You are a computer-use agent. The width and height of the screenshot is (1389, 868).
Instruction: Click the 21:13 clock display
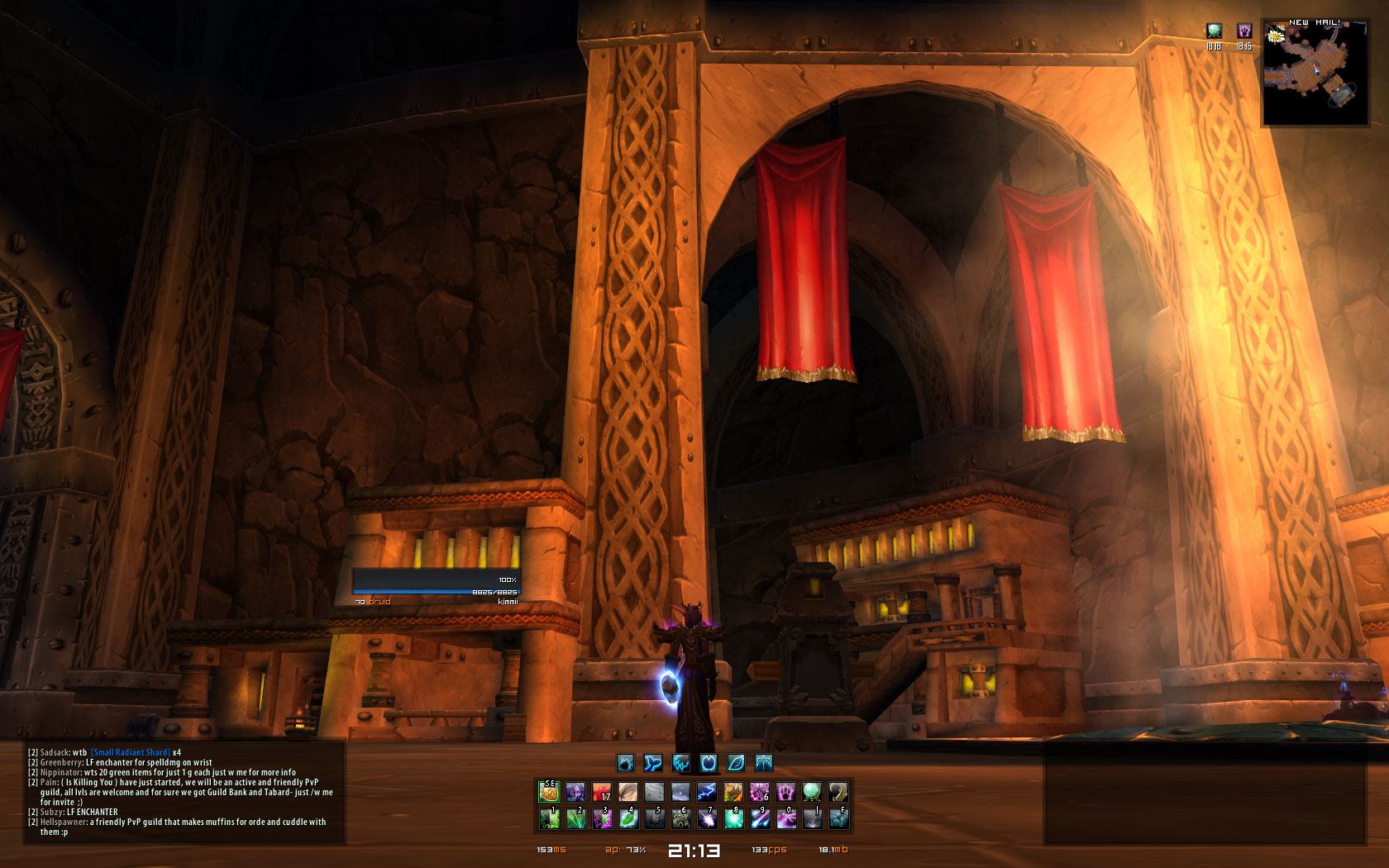pos(694,850)
